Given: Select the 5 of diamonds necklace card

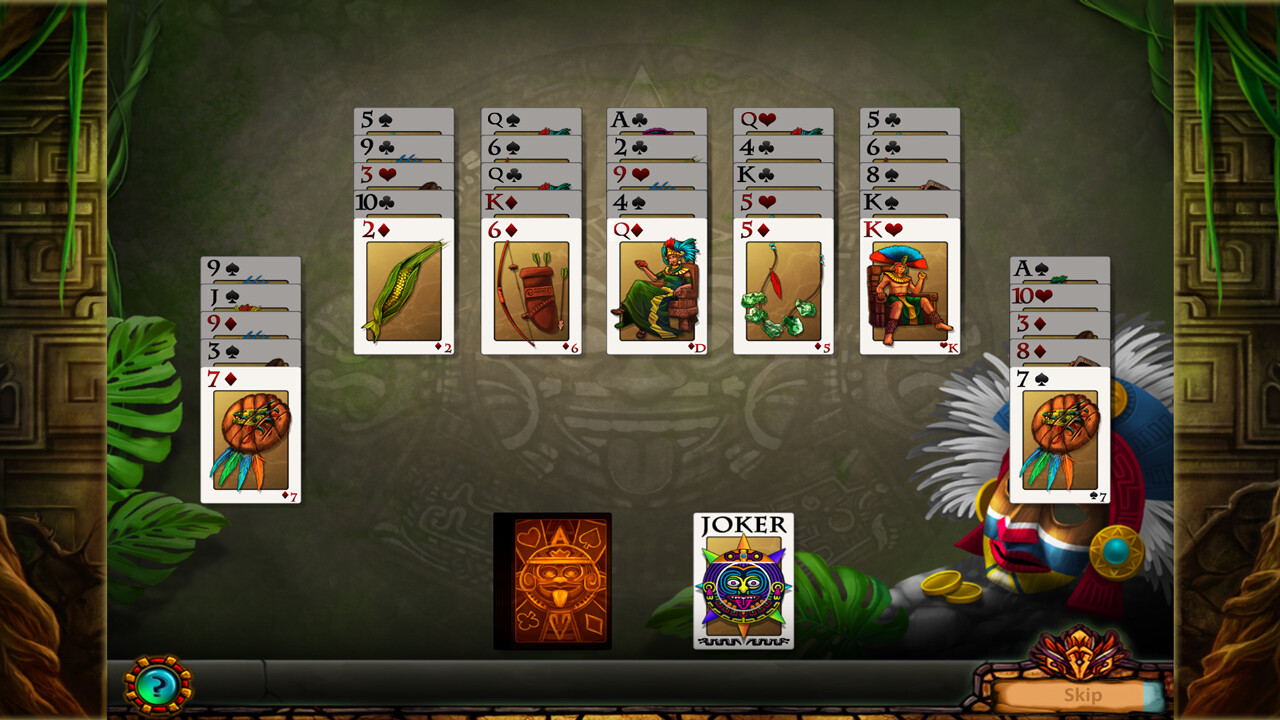Looking at the screenshot, I should click(782, 290).
